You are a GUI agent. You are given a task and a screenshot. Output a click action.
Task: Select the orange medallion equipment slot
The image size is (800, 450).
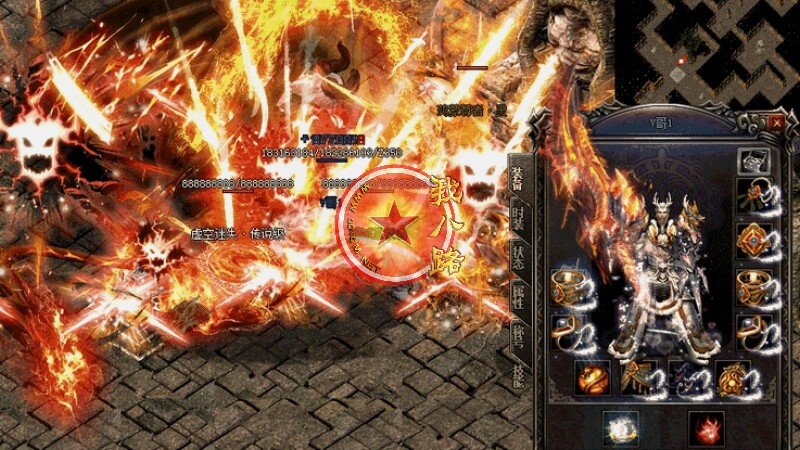[x=753, y=240]
